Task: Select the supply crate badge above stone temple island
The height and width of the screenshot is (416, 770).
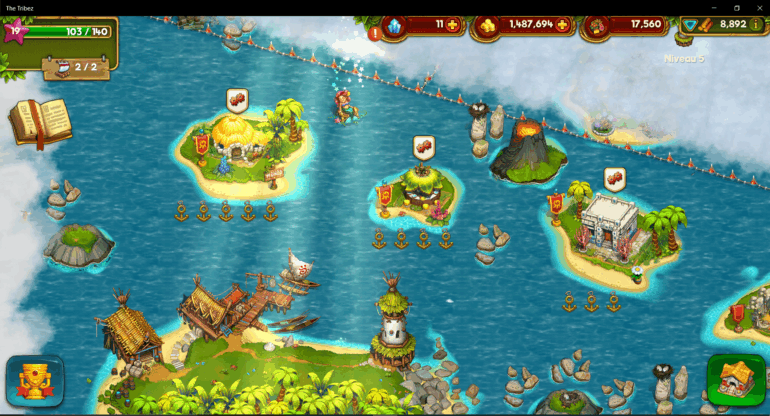Action: 614,178
